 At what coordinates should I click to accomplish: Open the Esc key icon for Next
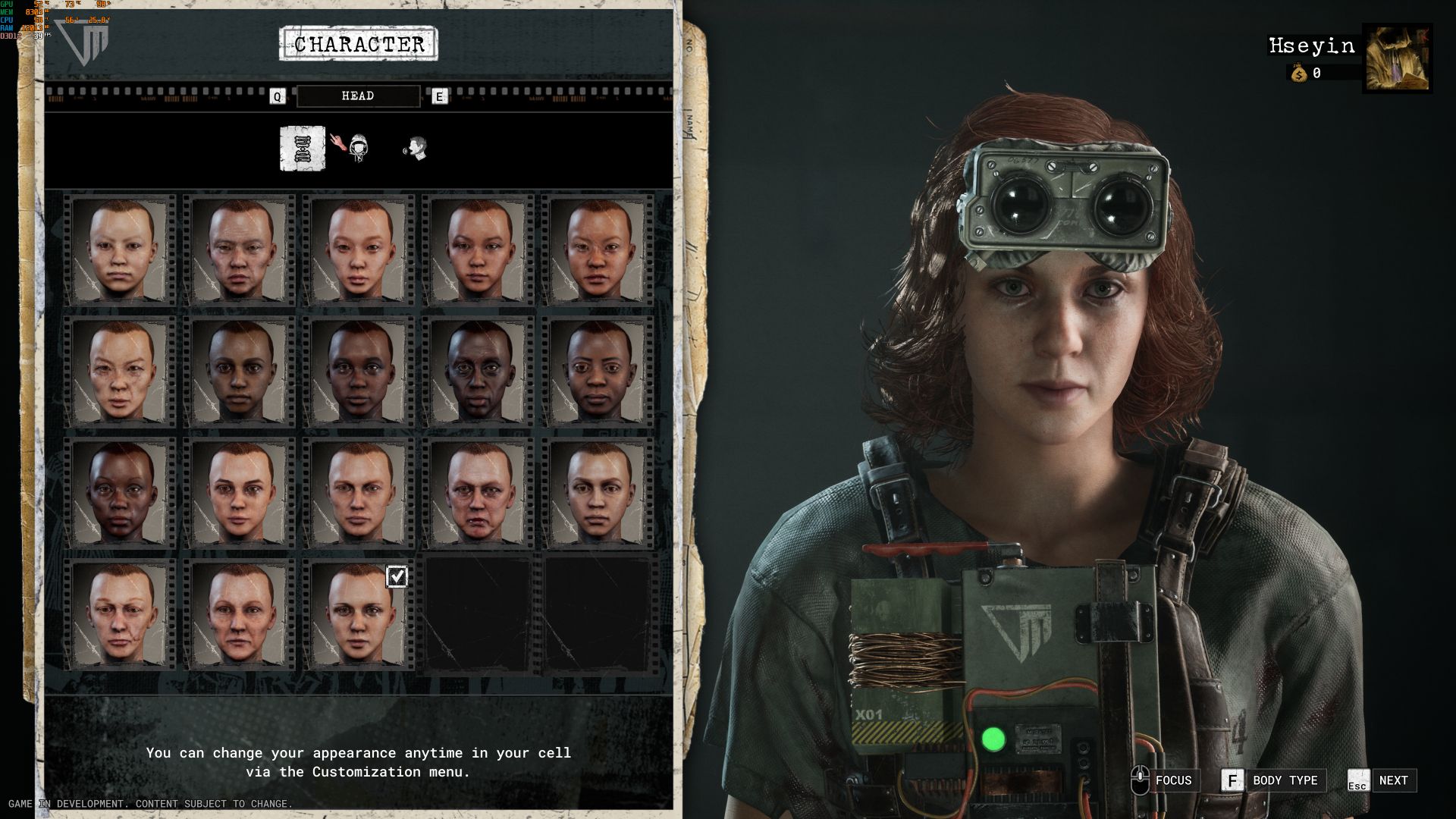tap(1357, 781)
